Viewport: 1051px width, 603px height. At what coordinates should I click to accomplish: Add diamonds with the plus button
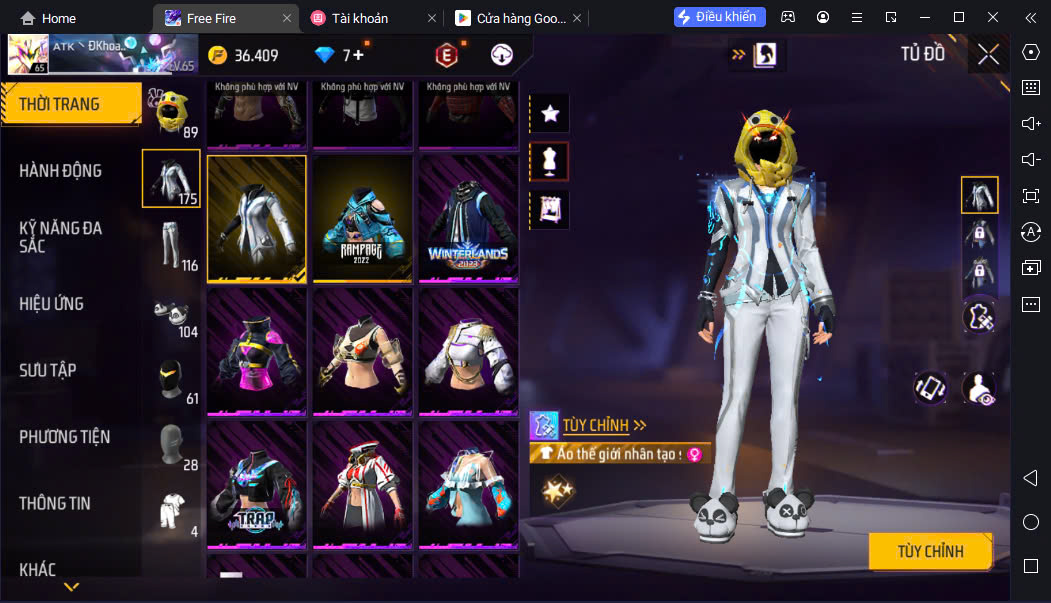pos(357,55)
